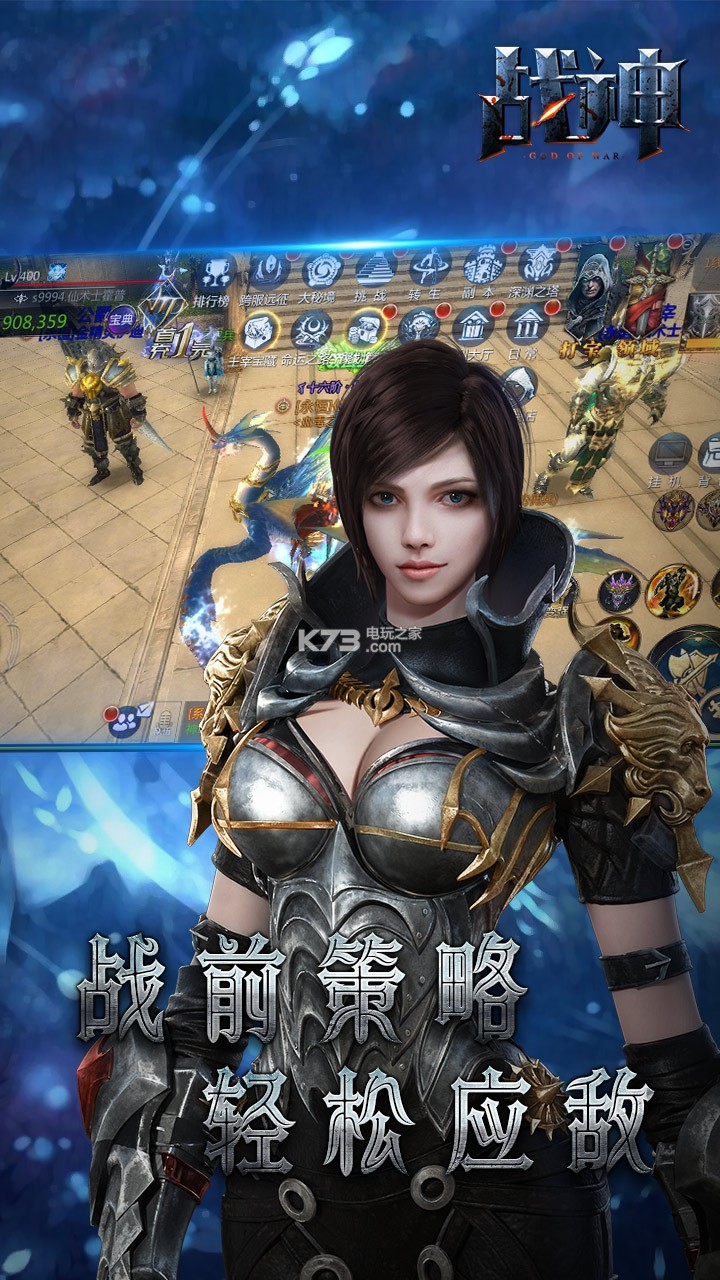
Task: Open 跨服远征 cross-server expedition
Action: (x=268, y=270)
